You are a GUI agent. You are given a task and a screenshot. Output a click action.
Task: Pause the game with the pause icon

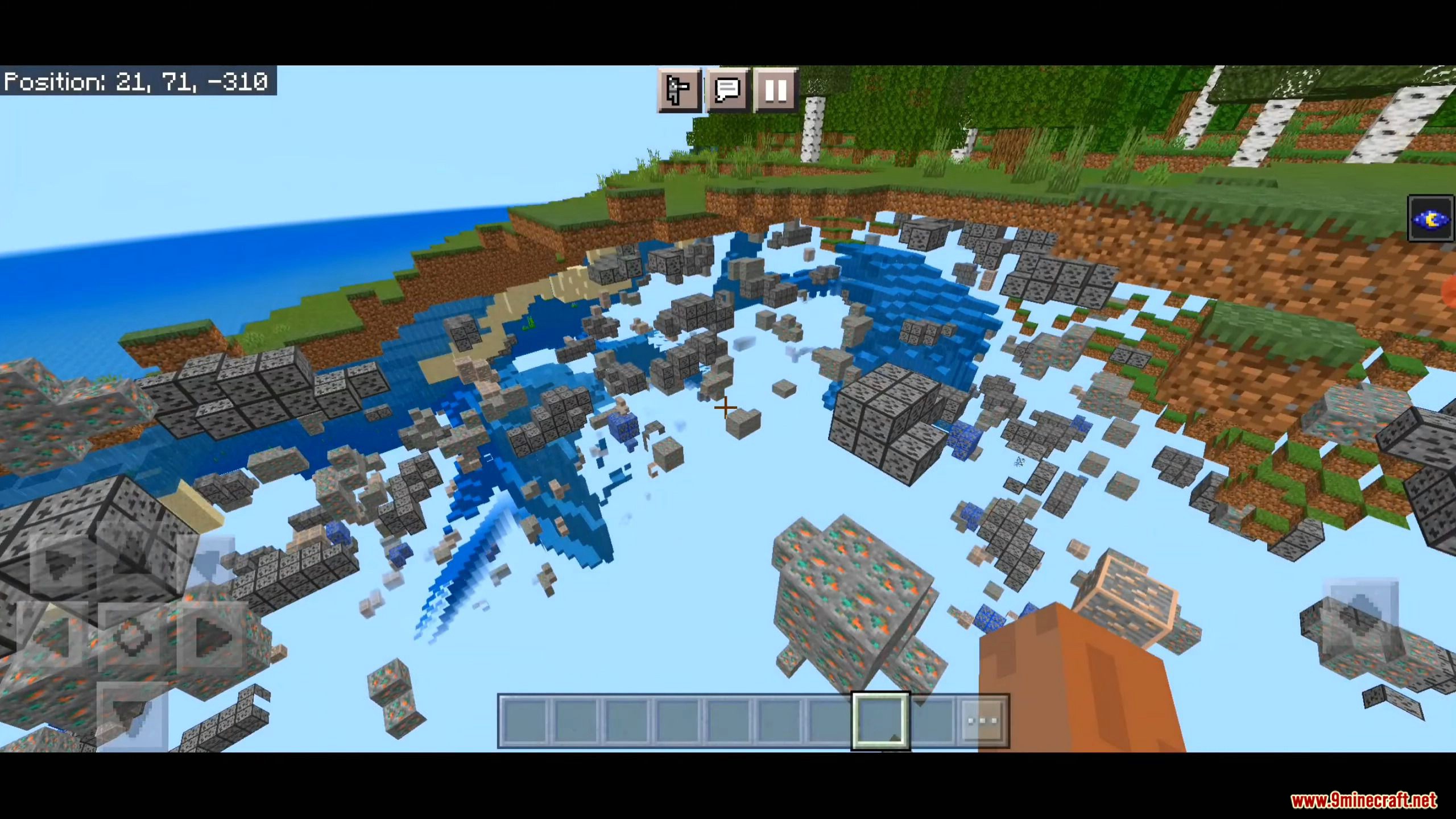773,91
